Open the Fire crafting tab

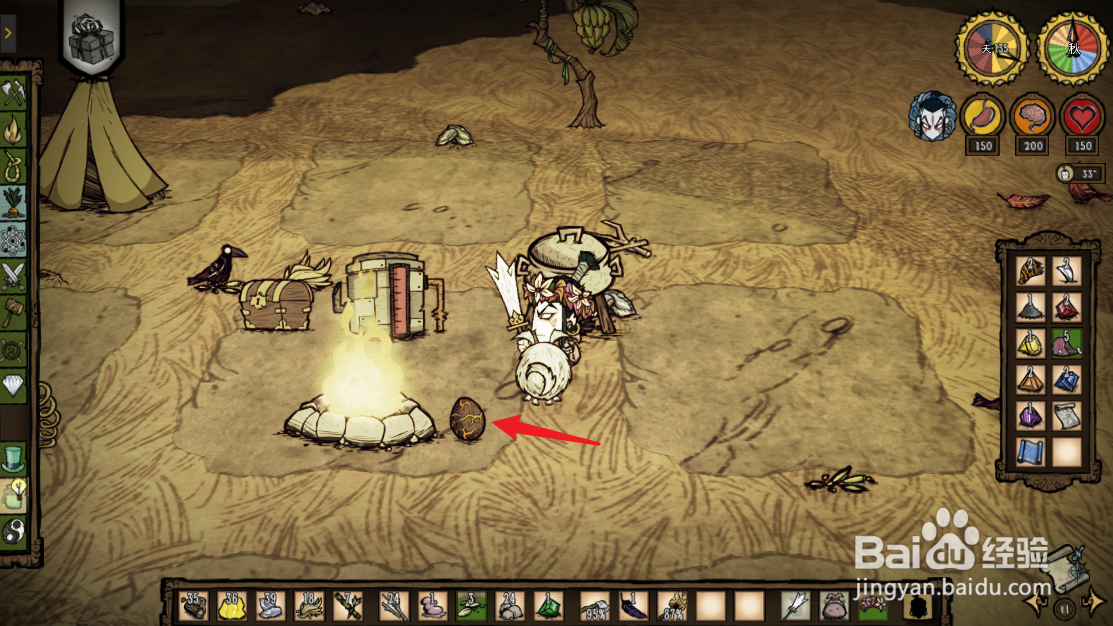click(15, 128)
